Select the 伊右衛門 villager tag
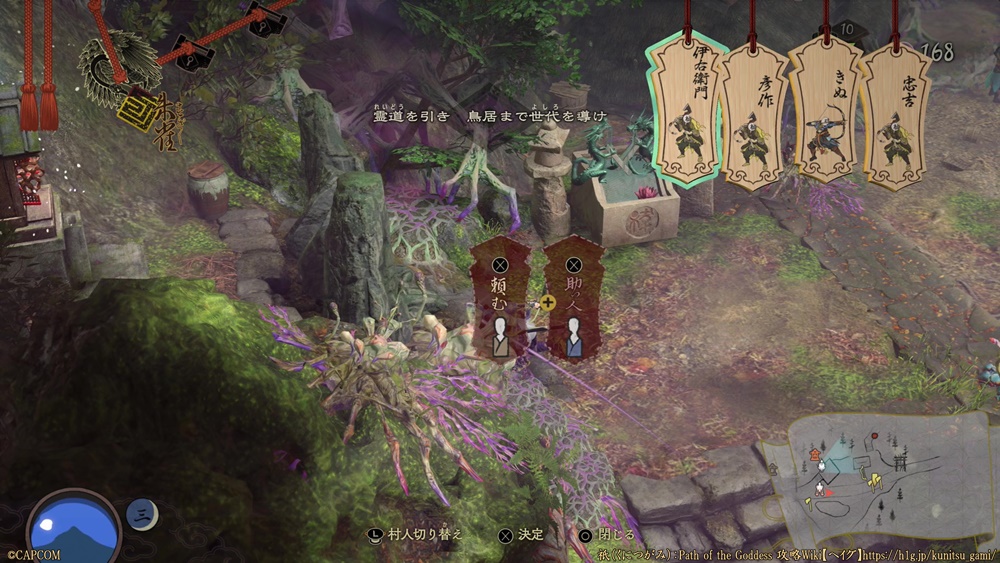 [x=688, y=110]
